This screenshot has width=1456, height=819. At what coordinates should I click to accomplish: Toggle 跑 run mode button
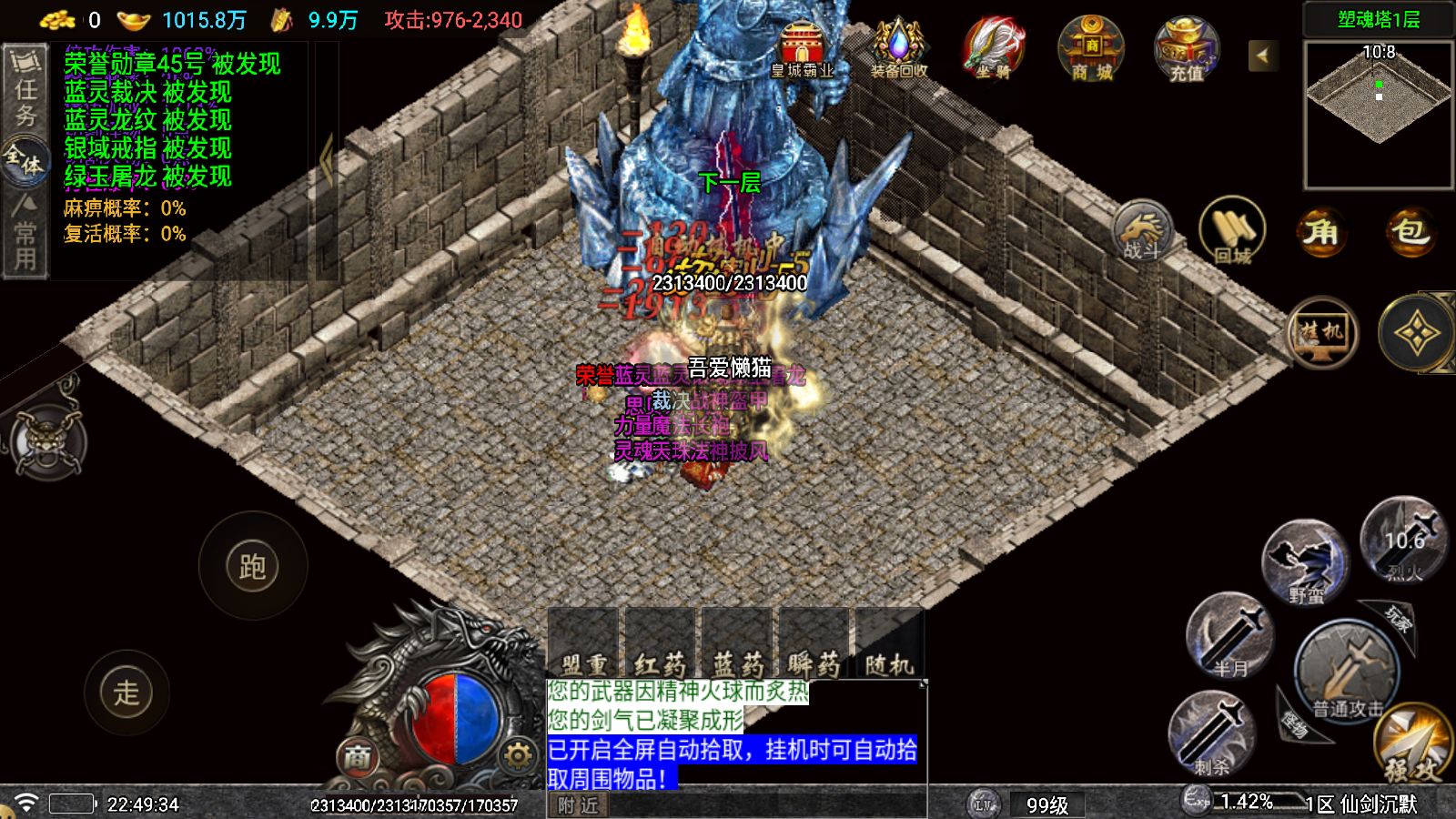(255, 564)
